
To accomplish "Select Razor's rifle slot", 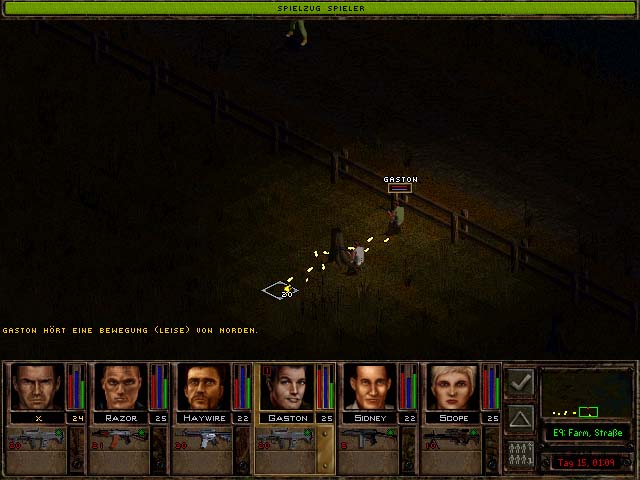I will (x=121, y=440).
